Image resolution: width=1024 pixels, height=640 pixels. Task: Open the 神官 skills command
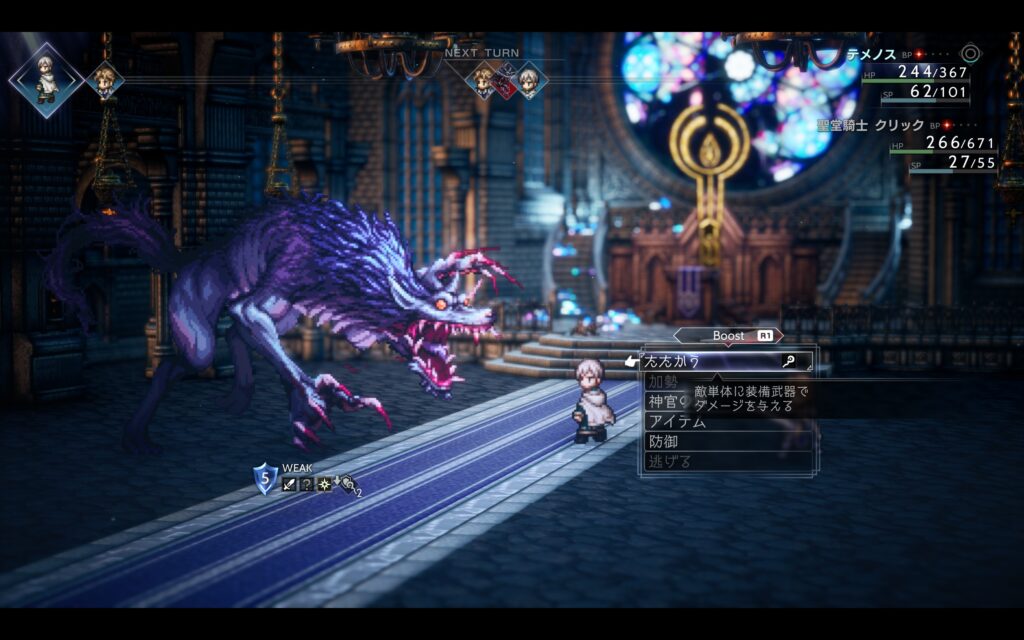[664, 402]
